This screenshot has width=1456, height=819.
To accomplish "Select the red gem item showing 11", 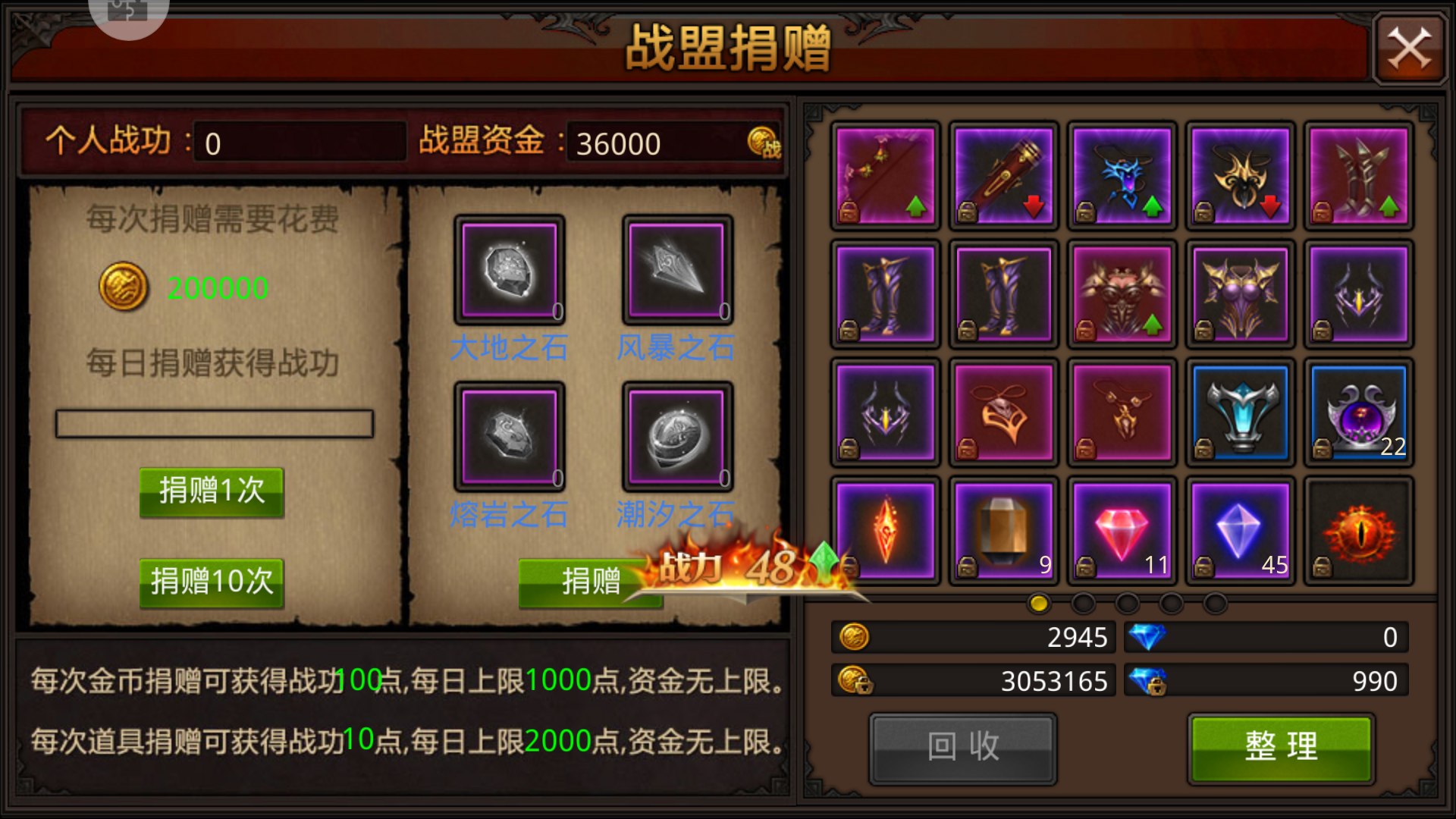I will click(x=1122, y=531).
